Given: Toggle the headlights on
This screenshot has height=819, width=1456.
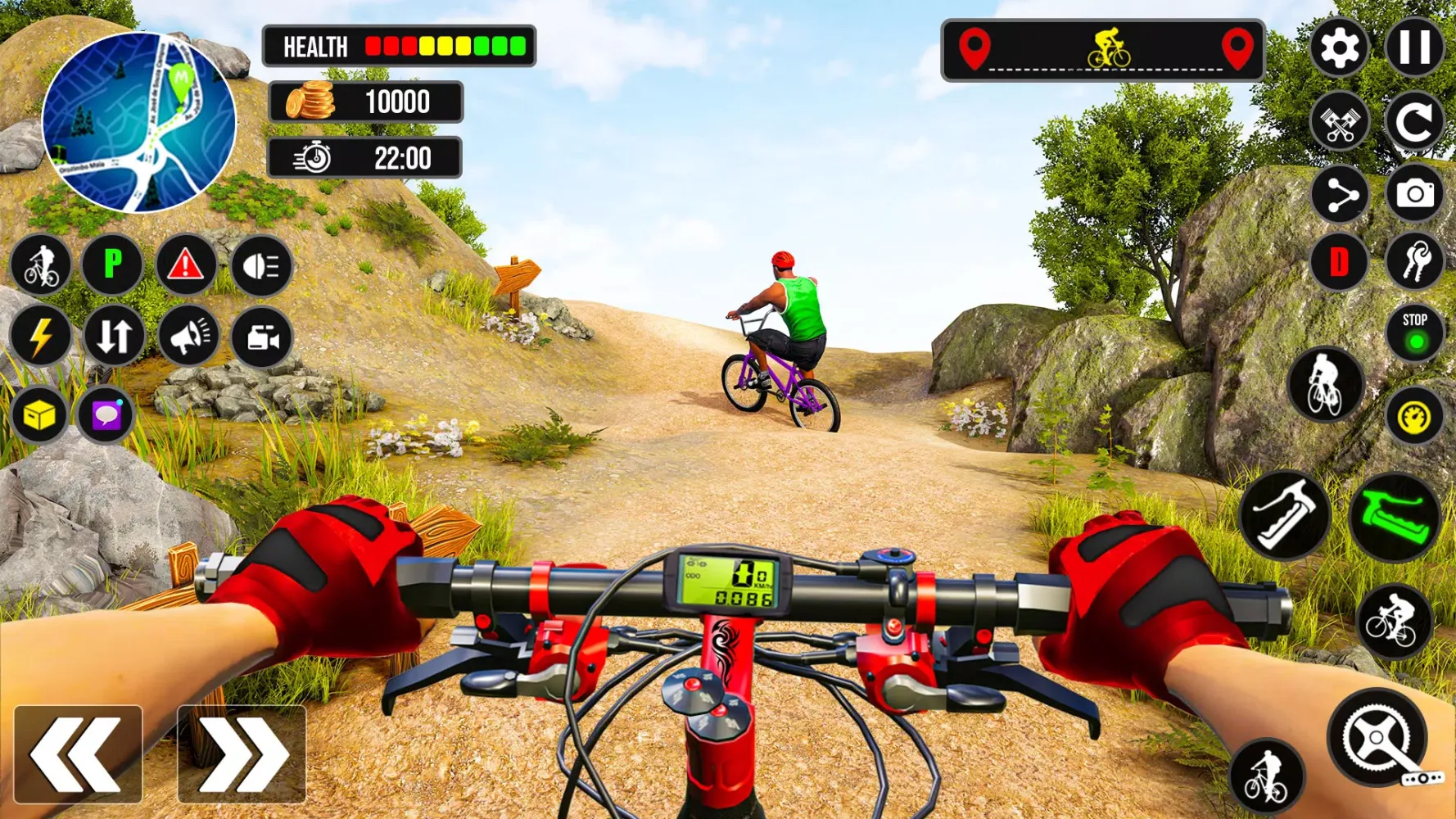Looking at the screenshot, I should click(260, 265).
